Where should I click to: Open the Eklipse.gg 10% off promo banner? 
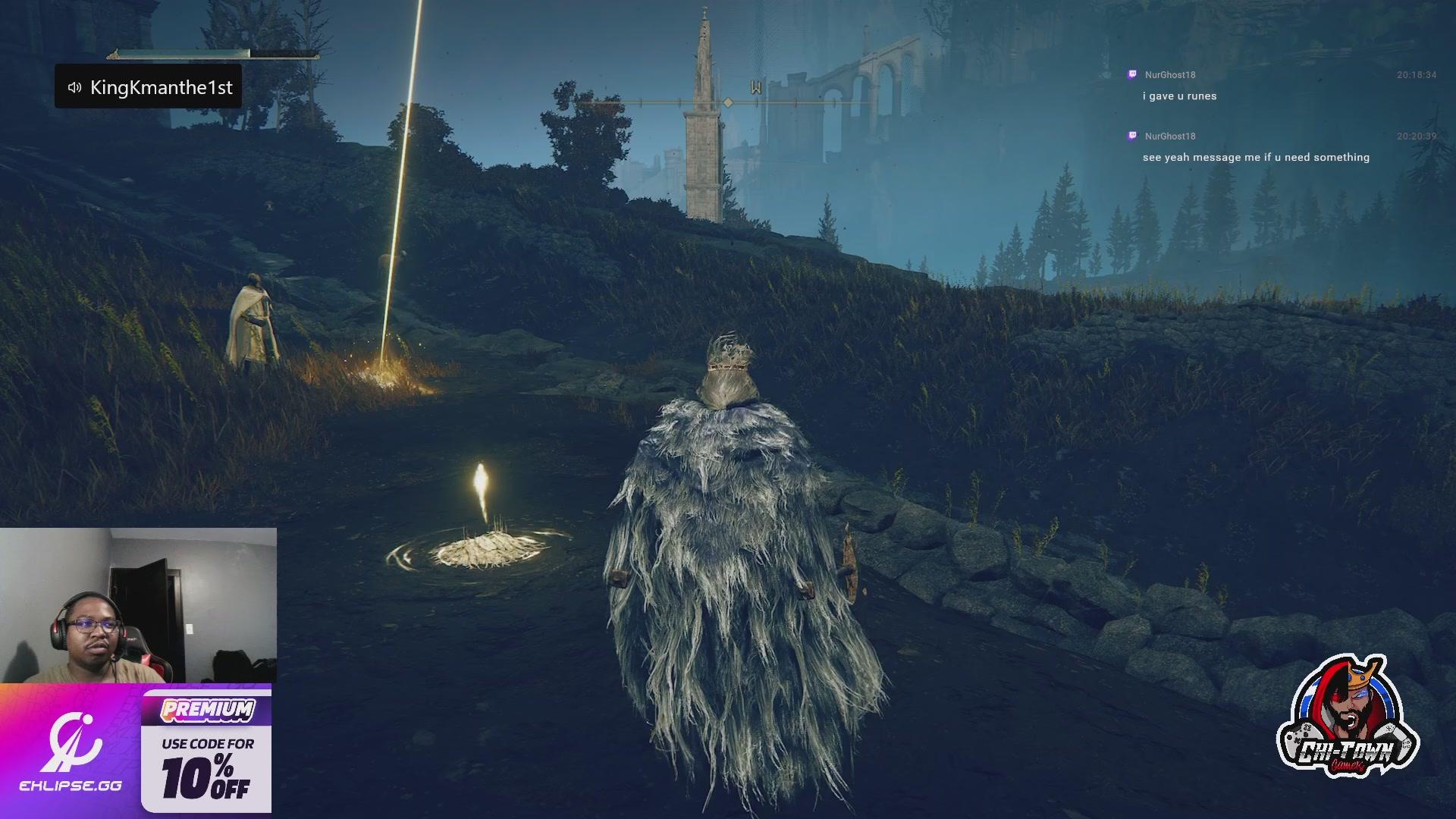tap(136, 749)
